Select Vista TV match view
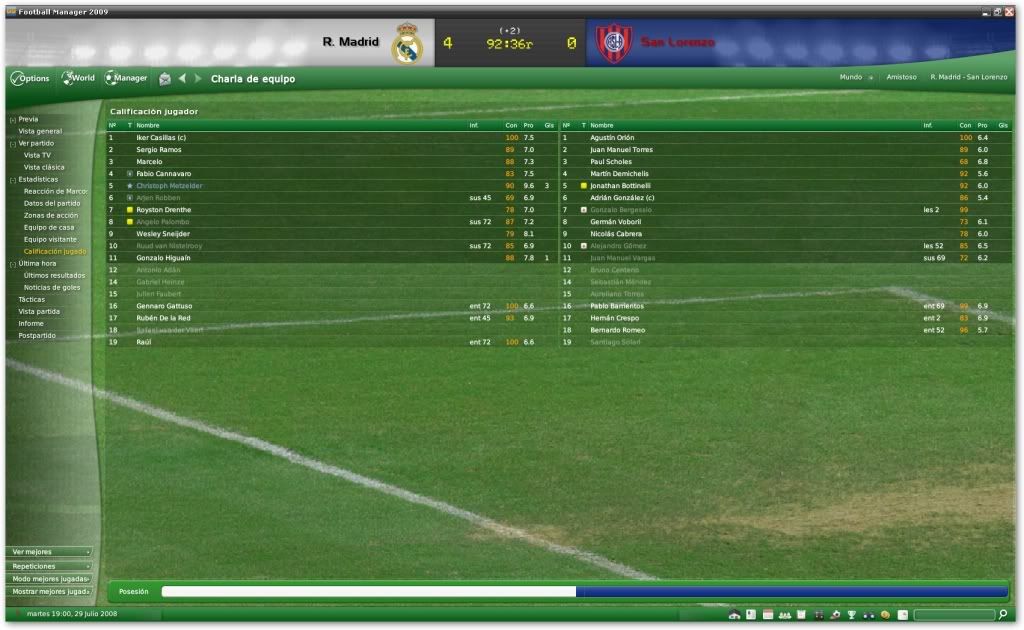This screenshot has height=630, width=1024. tap(37, 155)
